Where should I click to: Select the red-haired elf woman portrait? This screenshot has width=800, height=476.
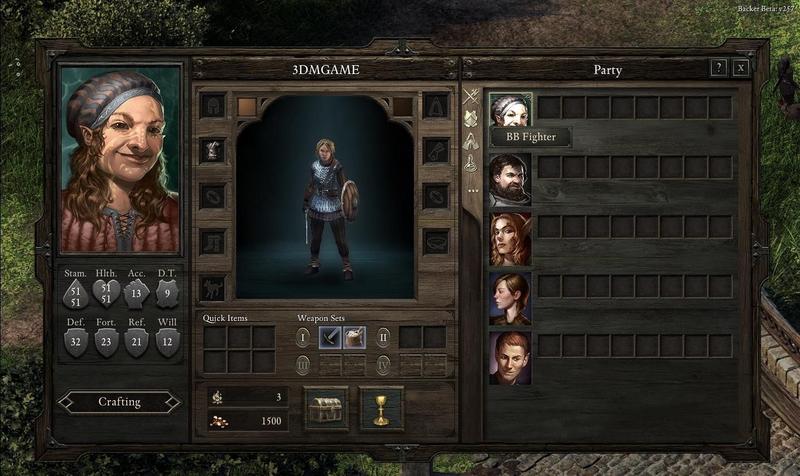510,239
